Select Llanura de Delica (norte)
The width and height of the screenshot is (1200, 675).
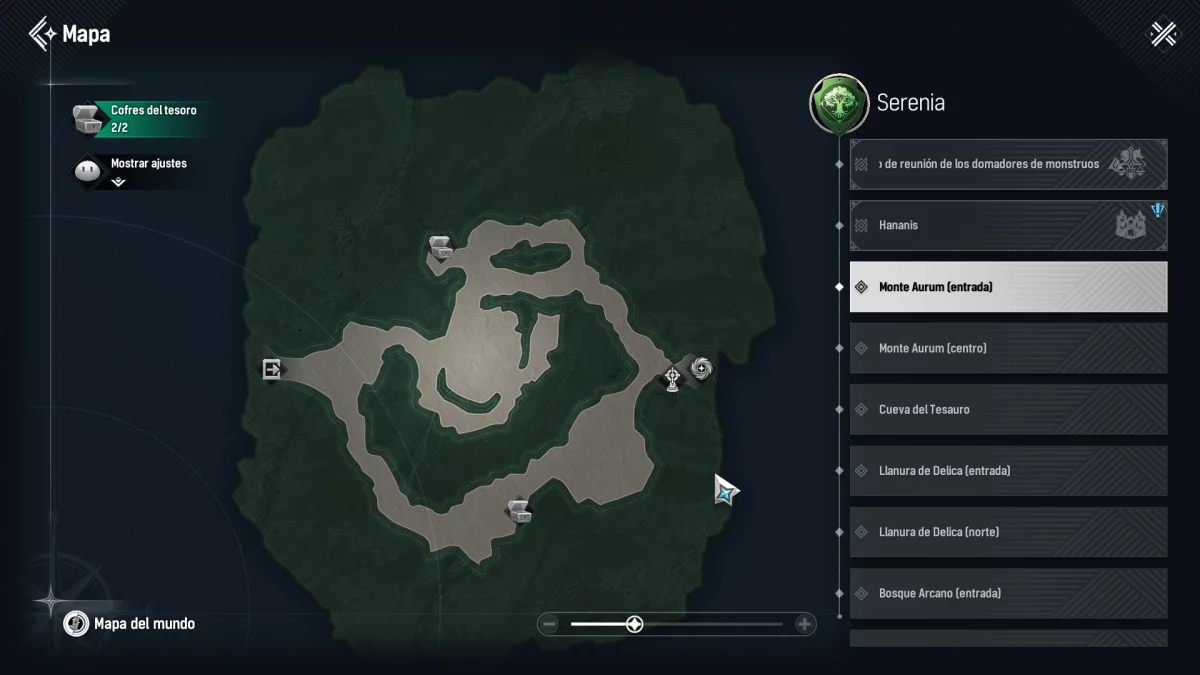point(1008,532)
